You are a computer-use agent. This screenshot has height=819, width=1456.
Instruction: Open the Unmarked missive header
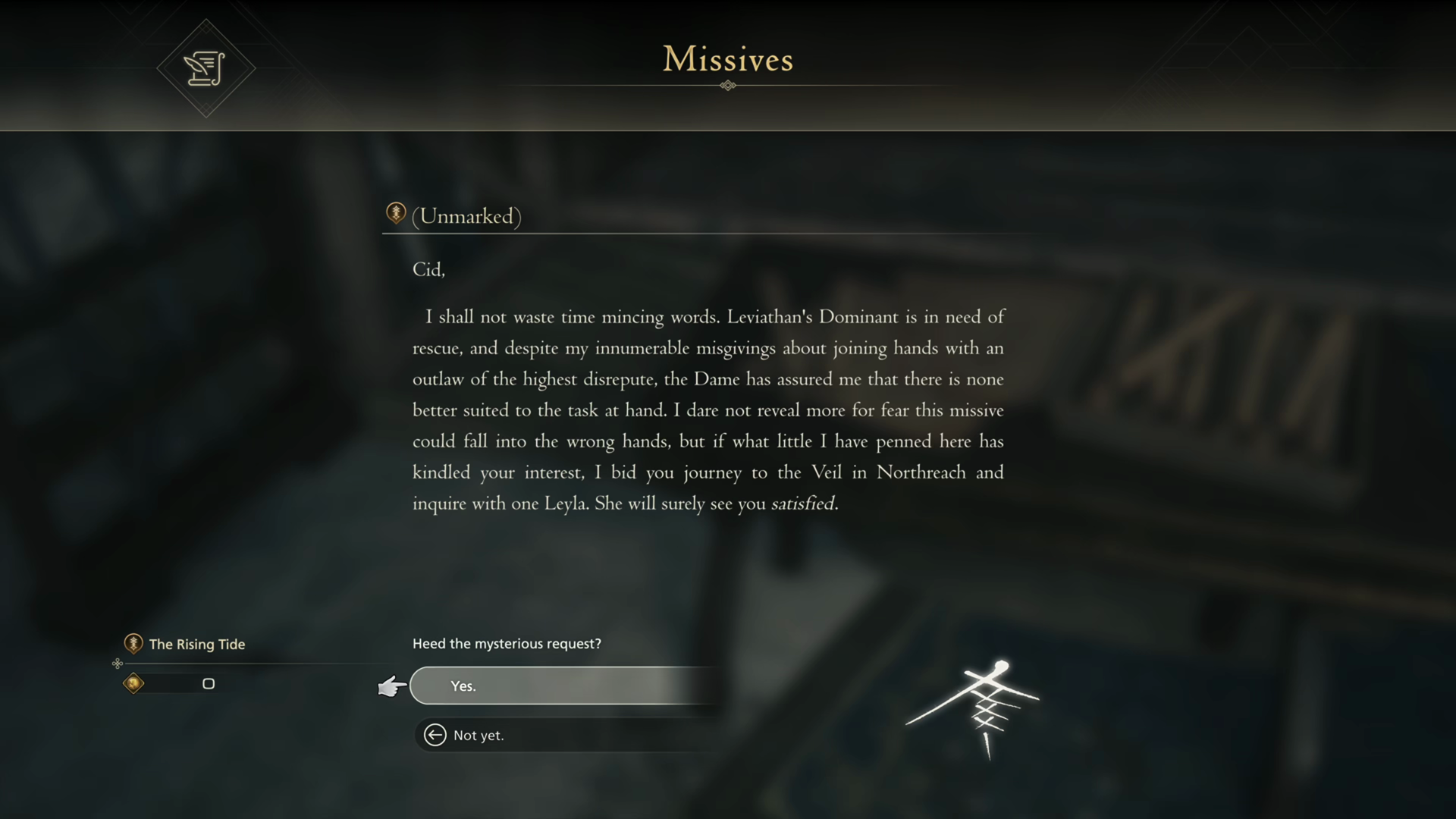[x=466, y=216]
